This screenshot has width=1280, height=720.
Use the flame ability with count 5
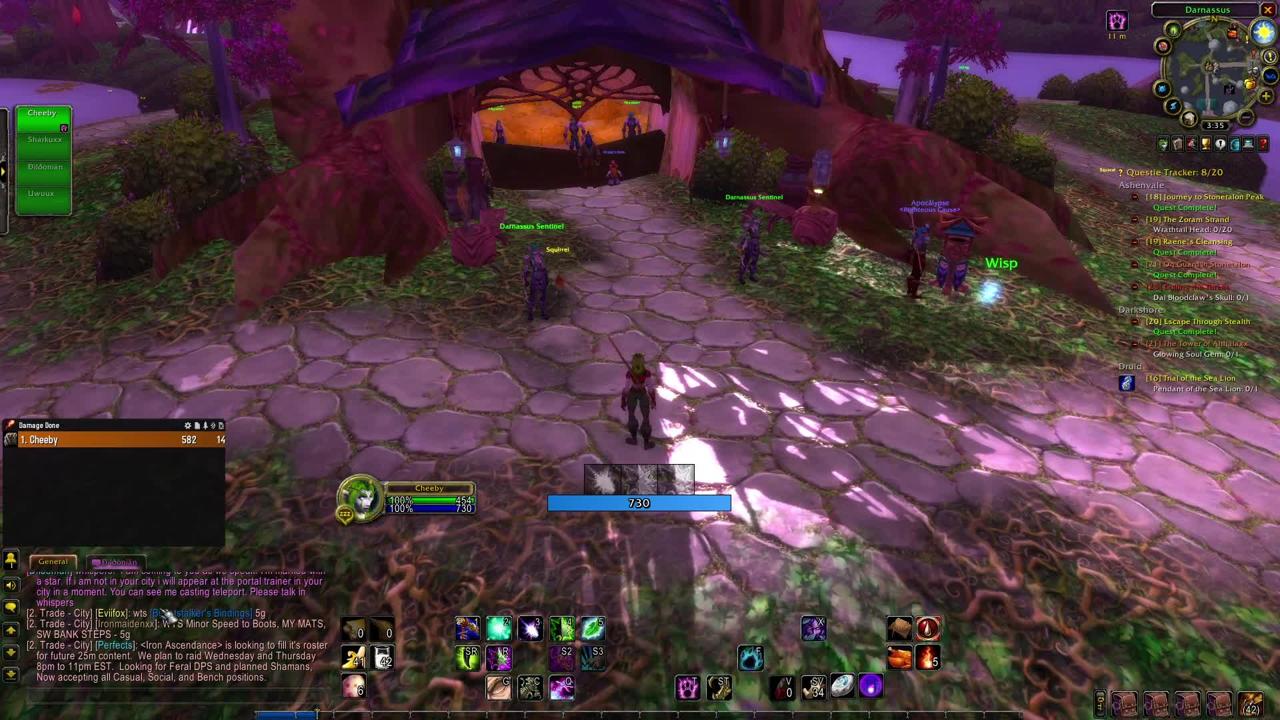[x=928, y=657]
